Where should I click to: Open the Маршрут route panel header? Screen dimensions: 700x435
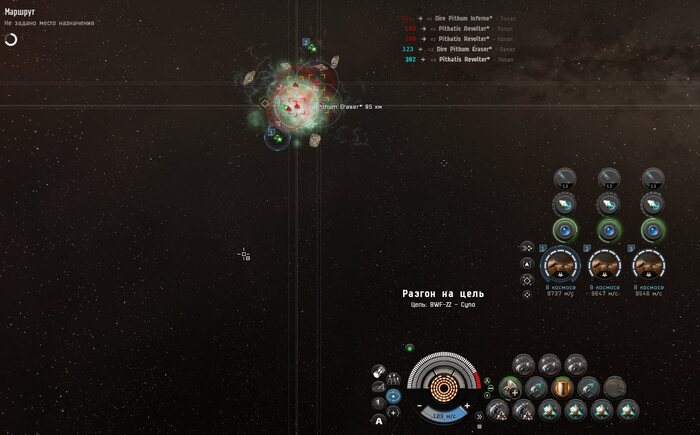(x=20, y=12)
